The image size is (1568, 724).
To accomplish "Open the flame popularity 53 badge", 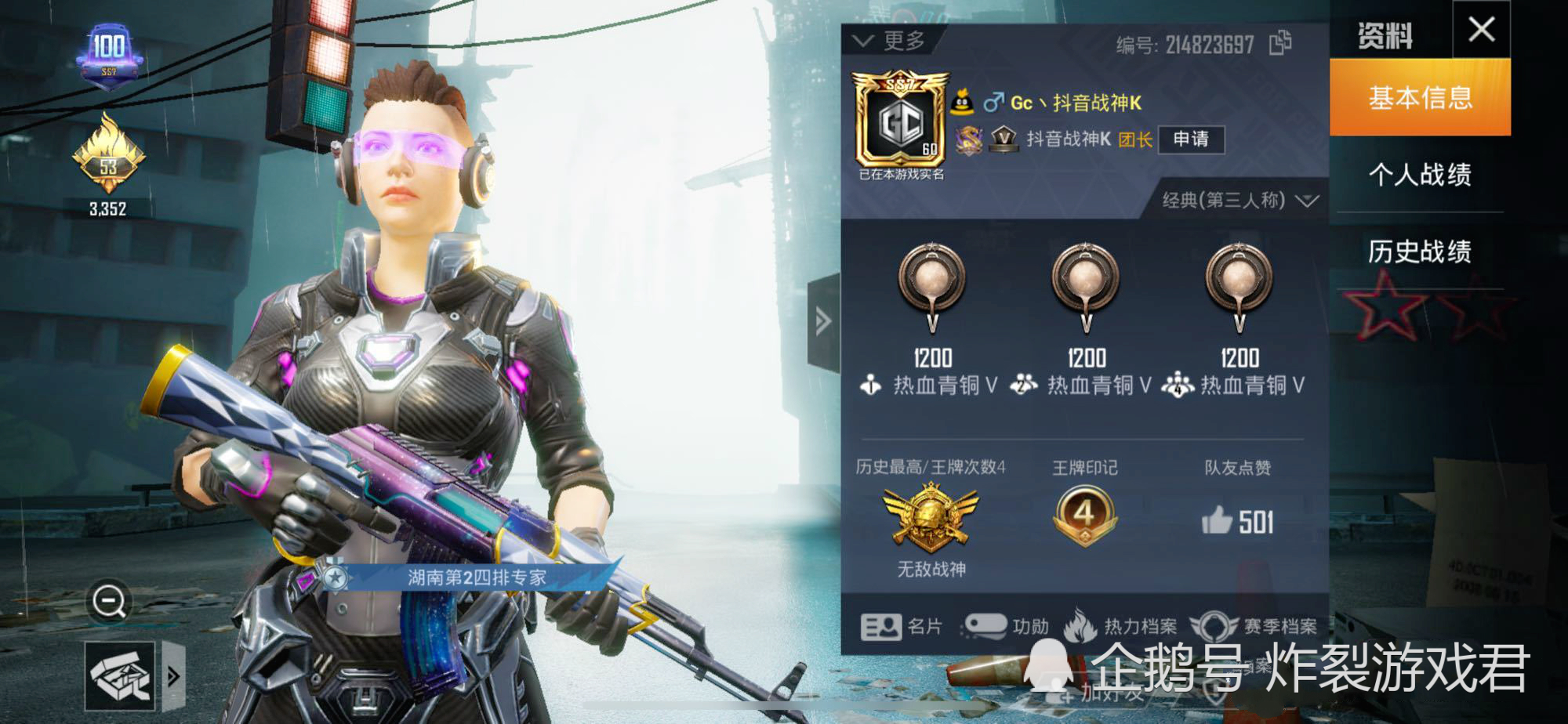I will tap(108, 157).
